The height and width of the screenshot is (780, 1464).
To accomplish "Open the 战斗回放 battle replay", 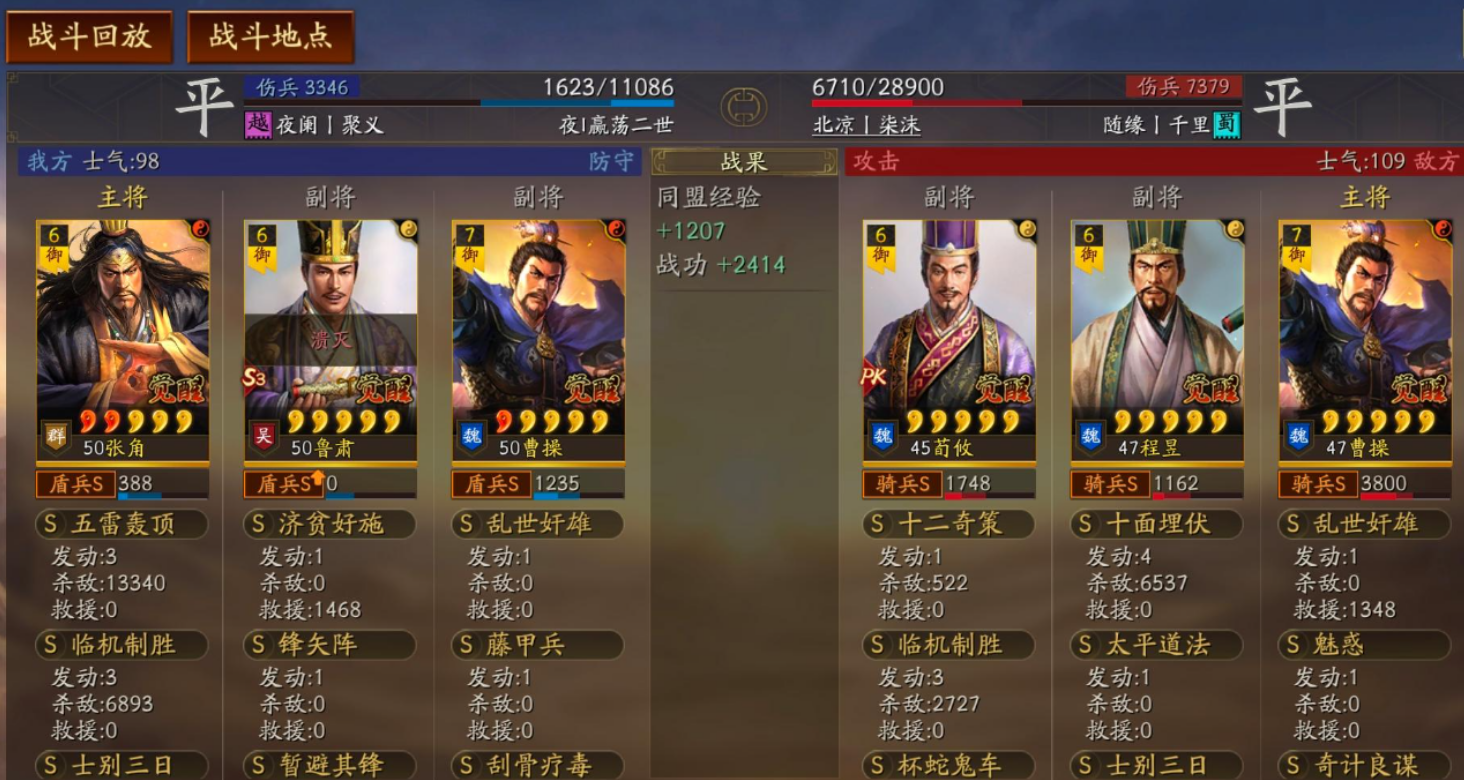I will [x=89, y=37].
